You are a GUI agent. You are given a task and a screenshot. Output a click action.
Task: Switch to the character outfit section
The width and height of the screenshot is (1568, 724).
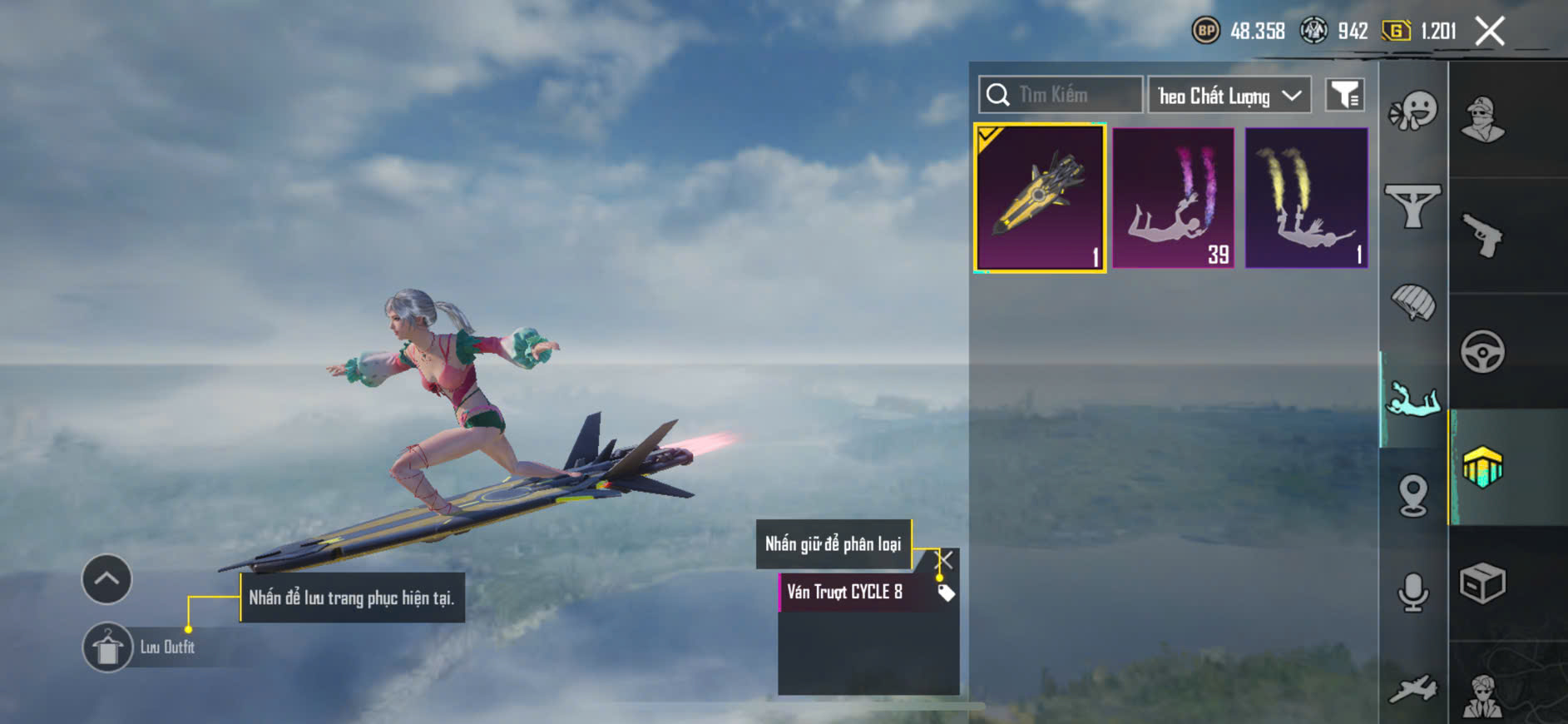click(1482, 120)
